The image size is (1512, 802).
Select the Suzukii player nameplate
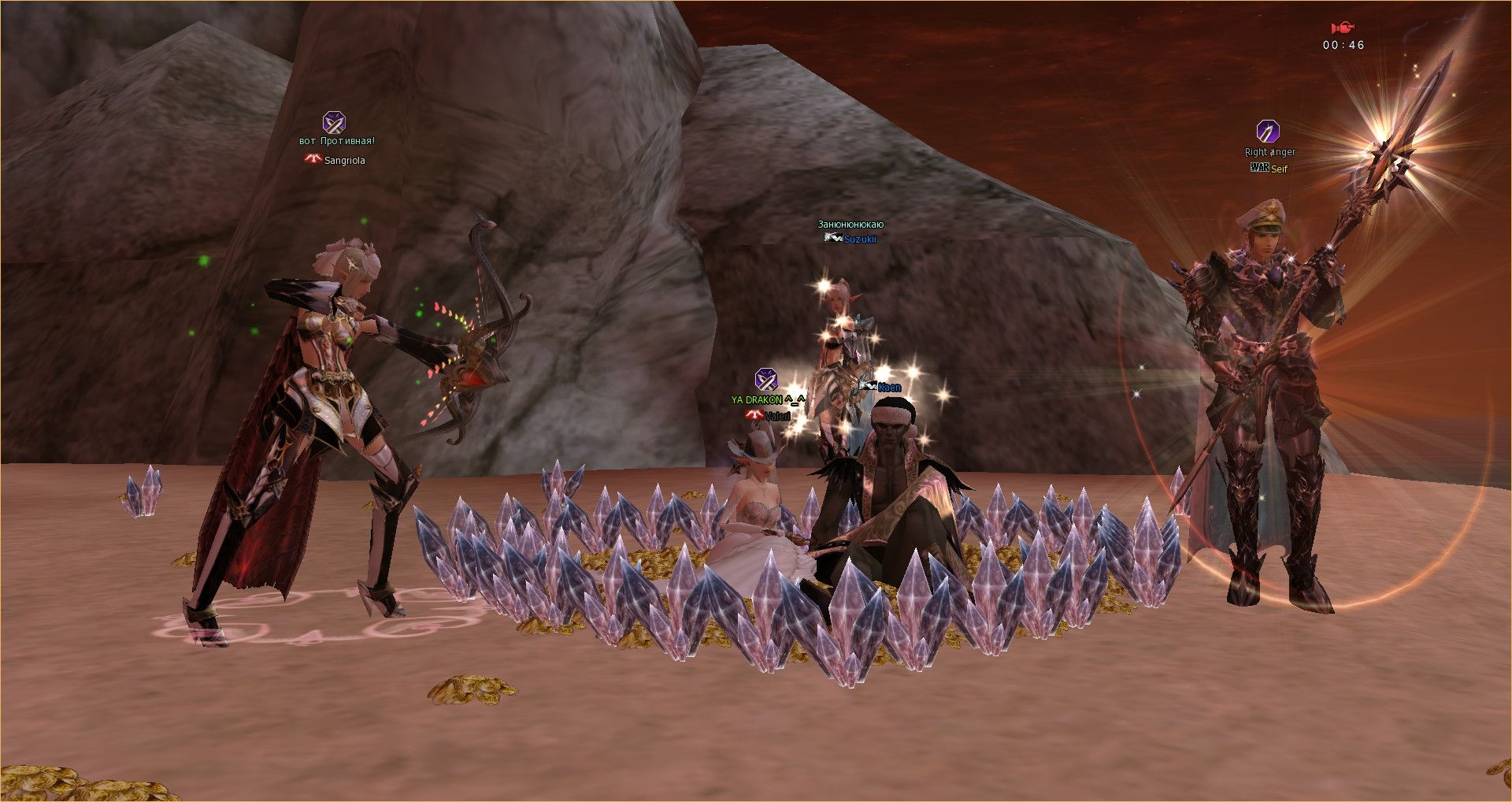point(859,239)
